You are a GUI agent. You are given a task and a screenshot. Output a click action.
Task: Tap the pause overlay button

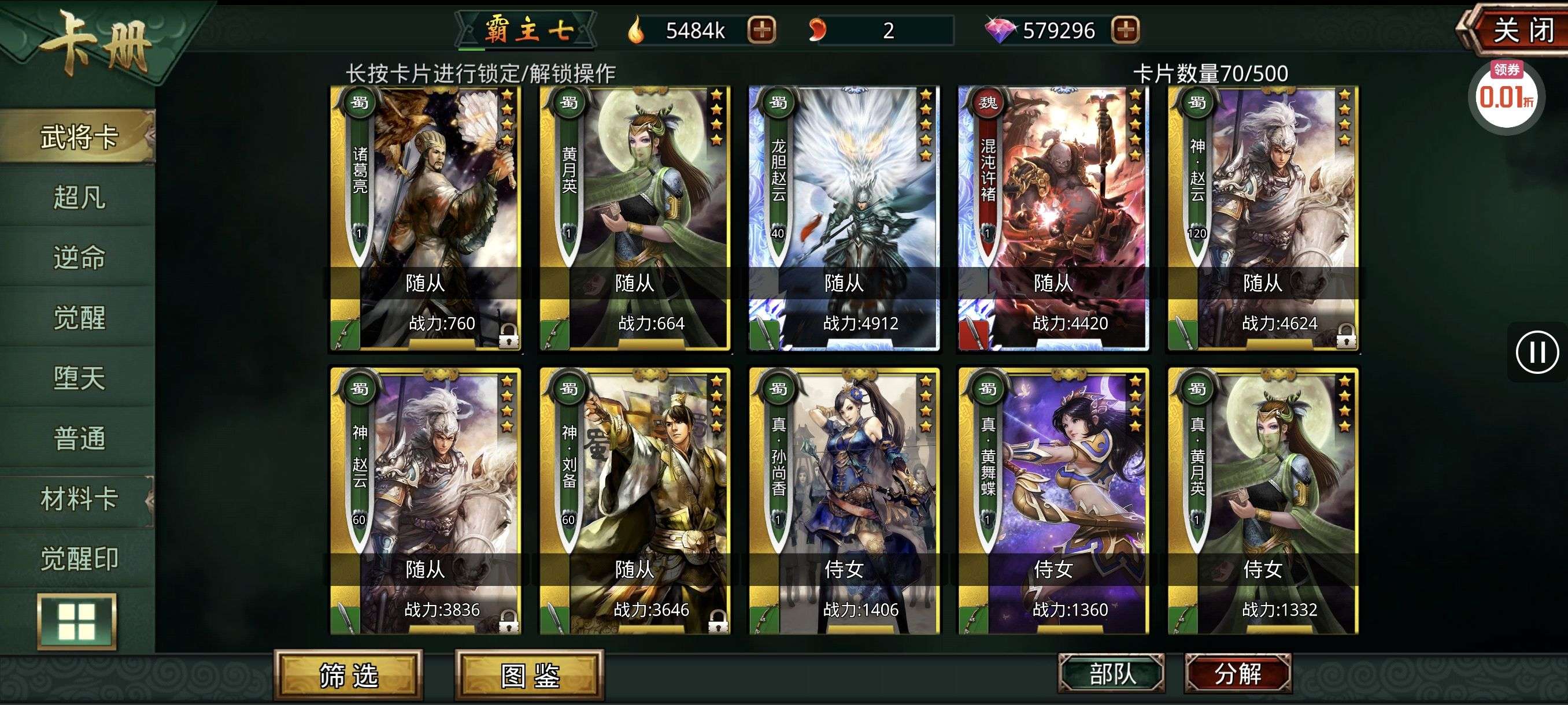coord(1536,352)
